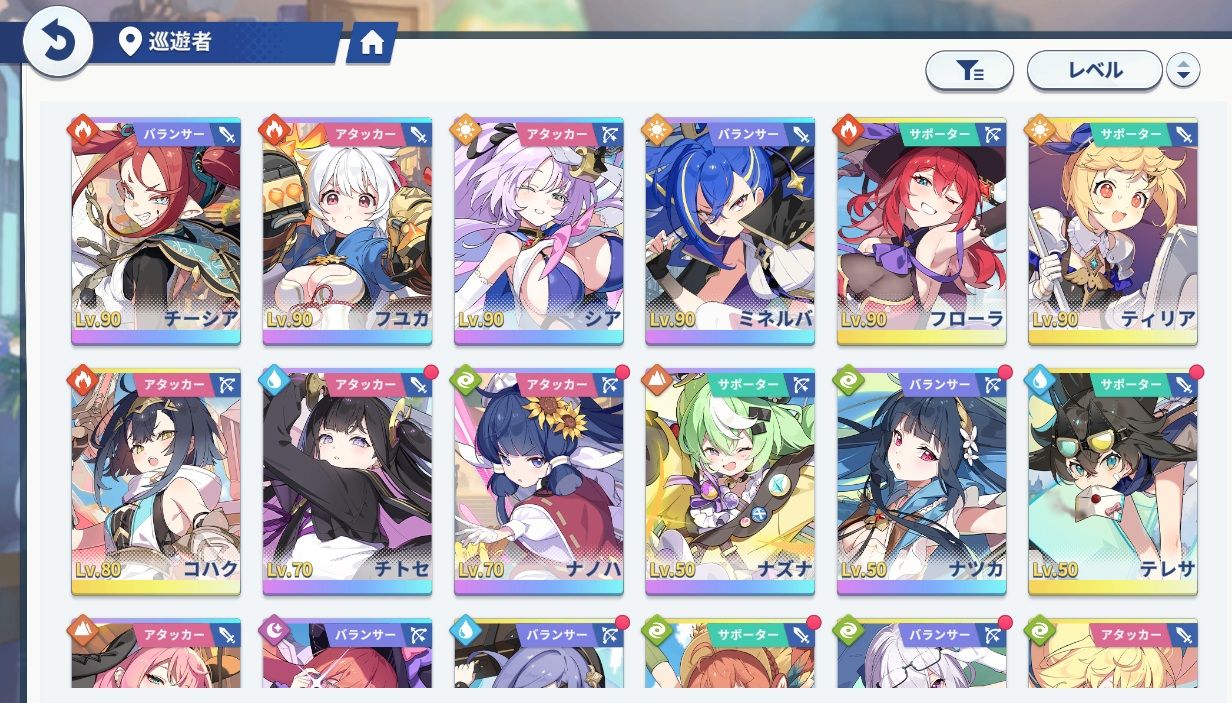Open the ティリア character card
Screen dimensions: 1232x703
[x=1112, y=232]
